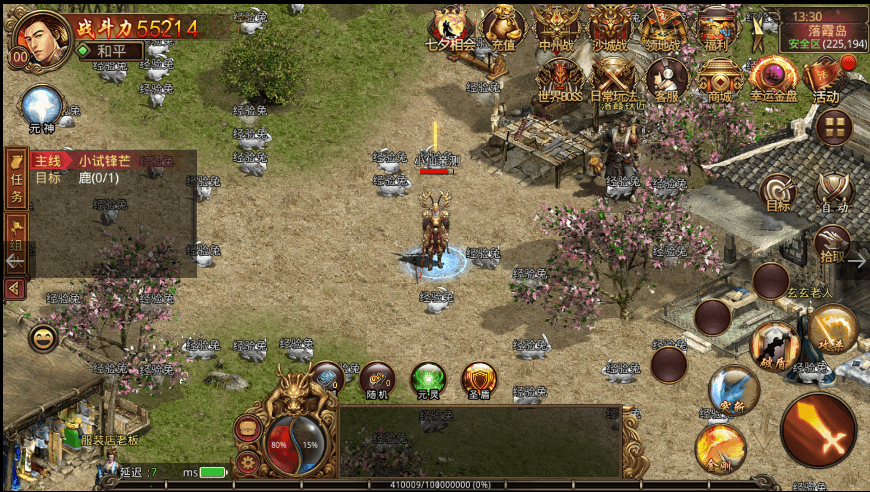This screenshot has height=492, width=870.
Task: Select the 任务 quest tab
Action: (x=16, y=180)
